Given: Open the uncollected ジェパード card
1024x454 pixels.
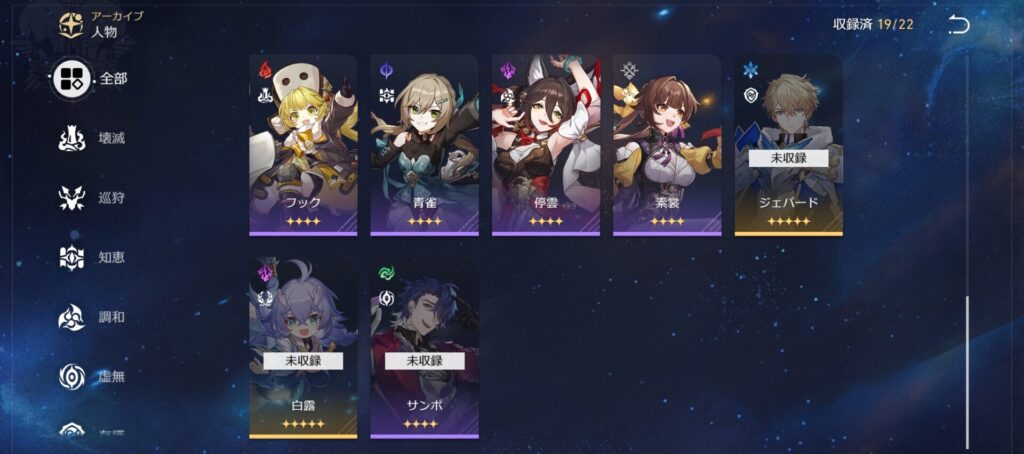Looking at the screenshot, I should [x=788, y=145].
